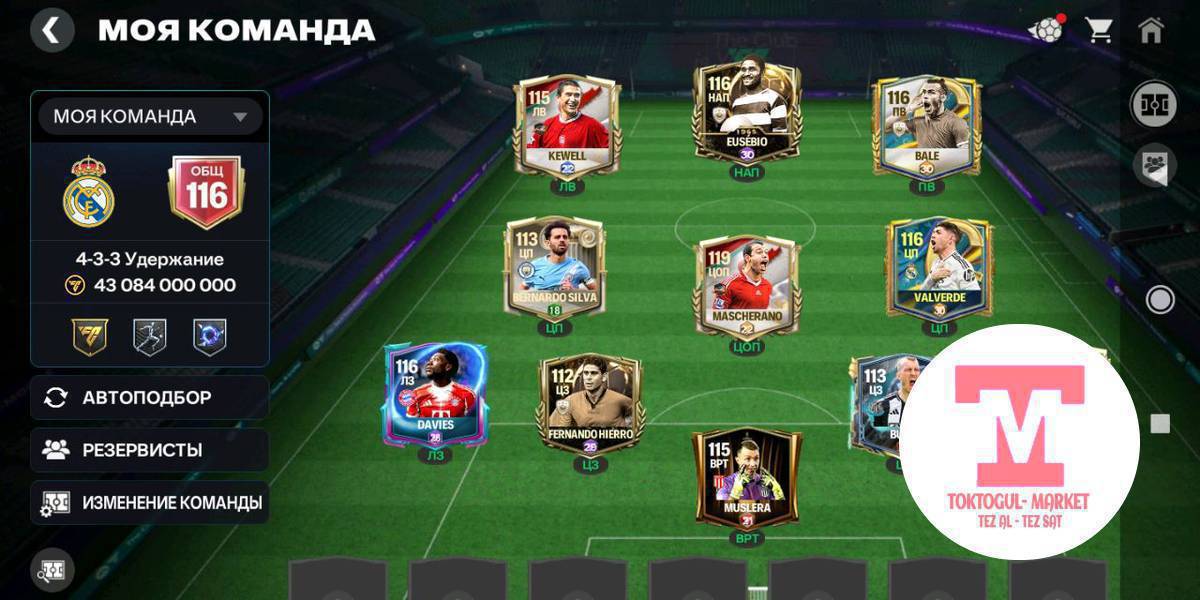Choose Изменение команды option

pos(149,502)
